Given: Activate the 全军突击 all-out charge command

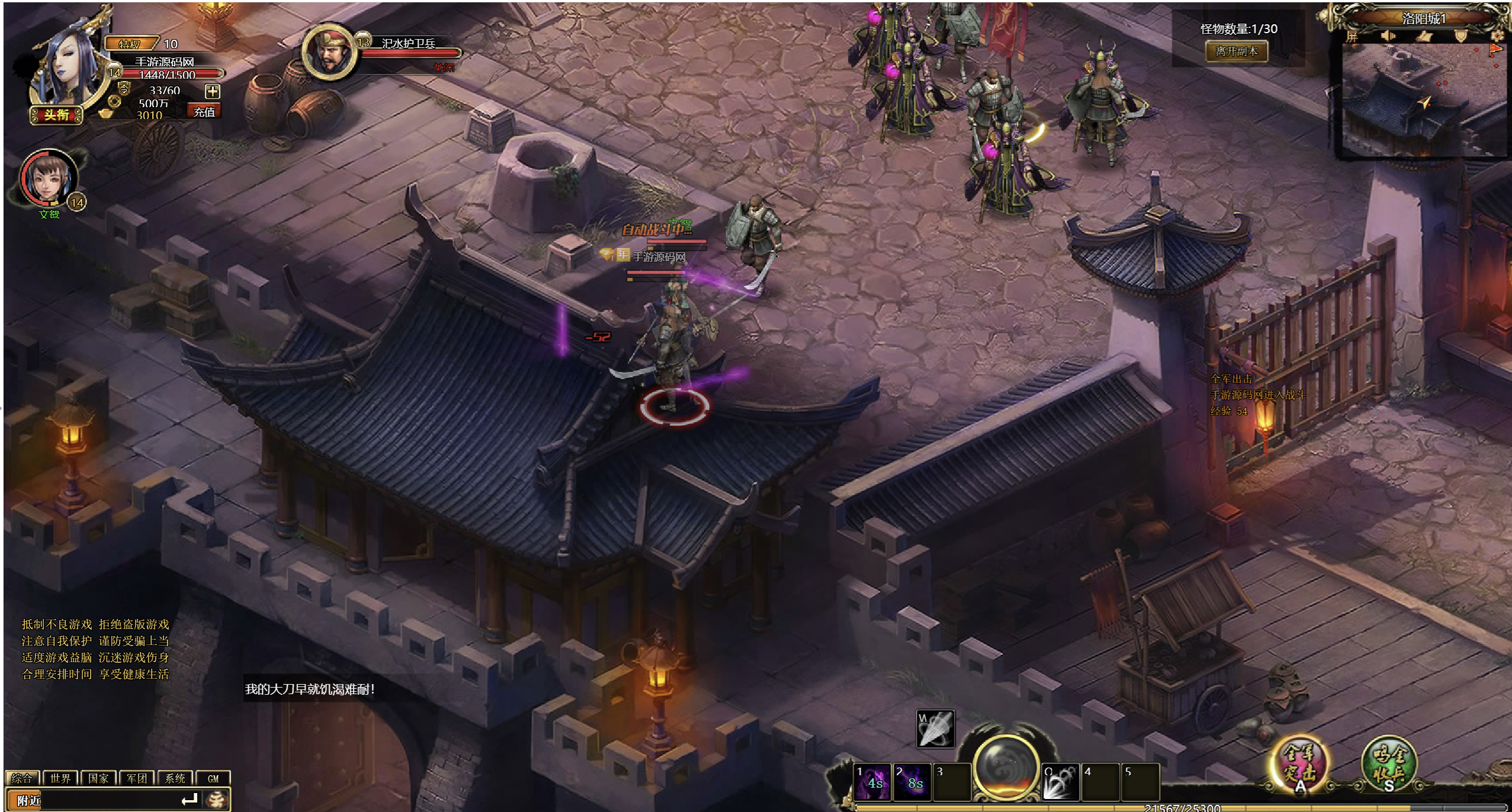Looking at the screenshot, I should pos(1300,763).
